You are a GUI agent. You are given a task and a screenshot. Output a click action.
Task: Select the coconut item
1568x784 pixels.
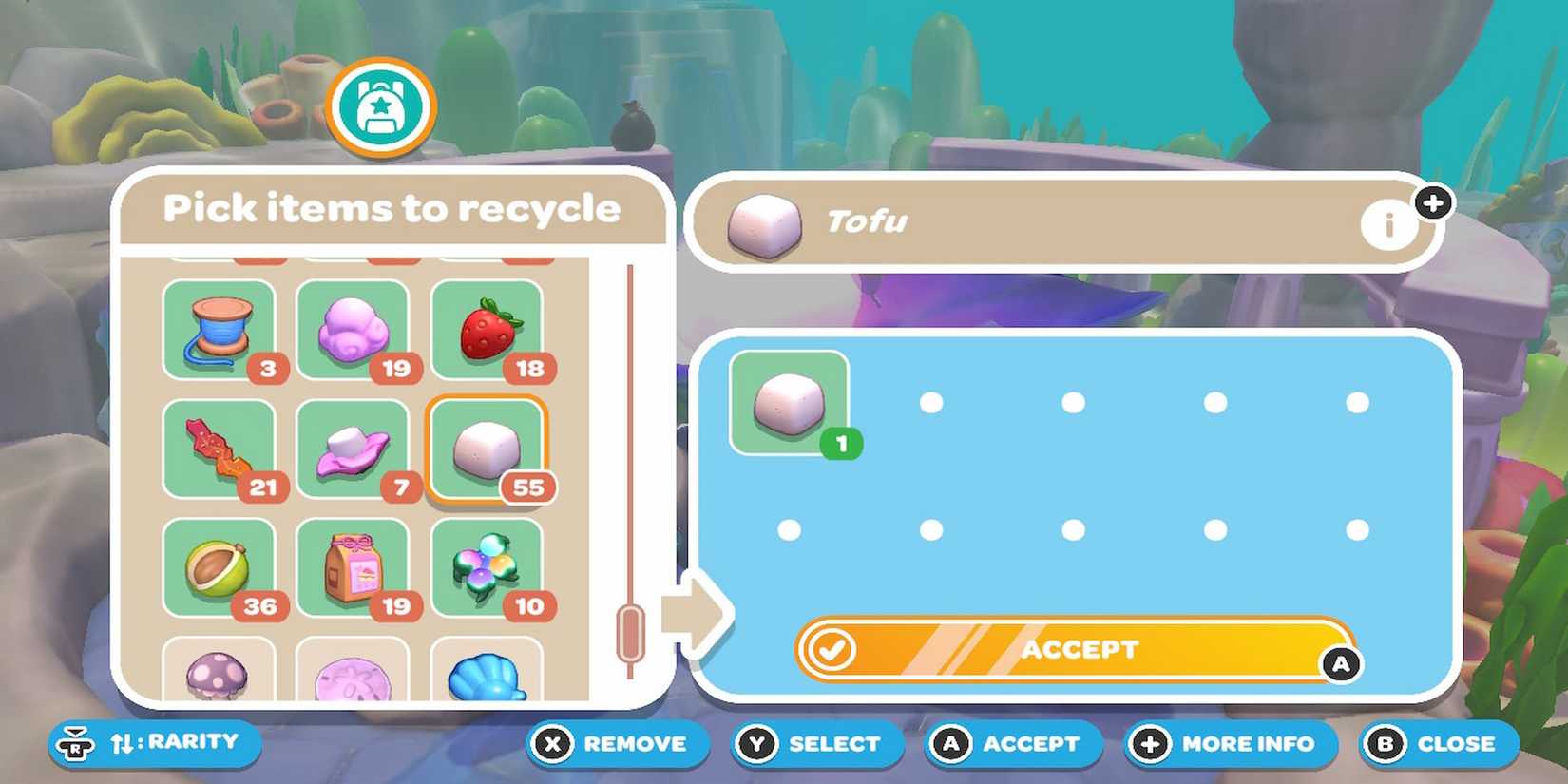click(220, 567)
